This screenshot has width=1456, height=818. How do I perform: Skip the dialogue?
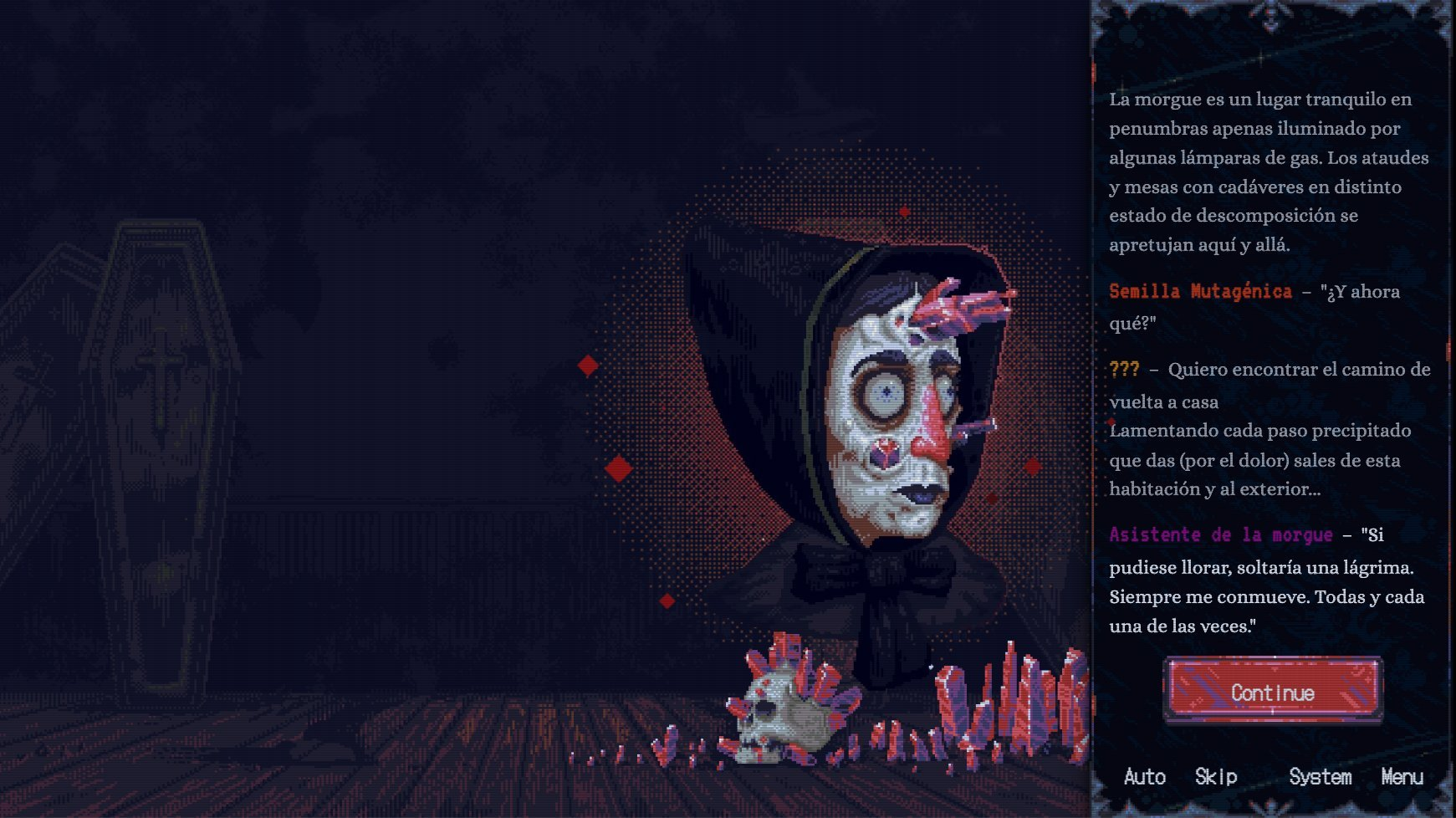(1215, 777)
